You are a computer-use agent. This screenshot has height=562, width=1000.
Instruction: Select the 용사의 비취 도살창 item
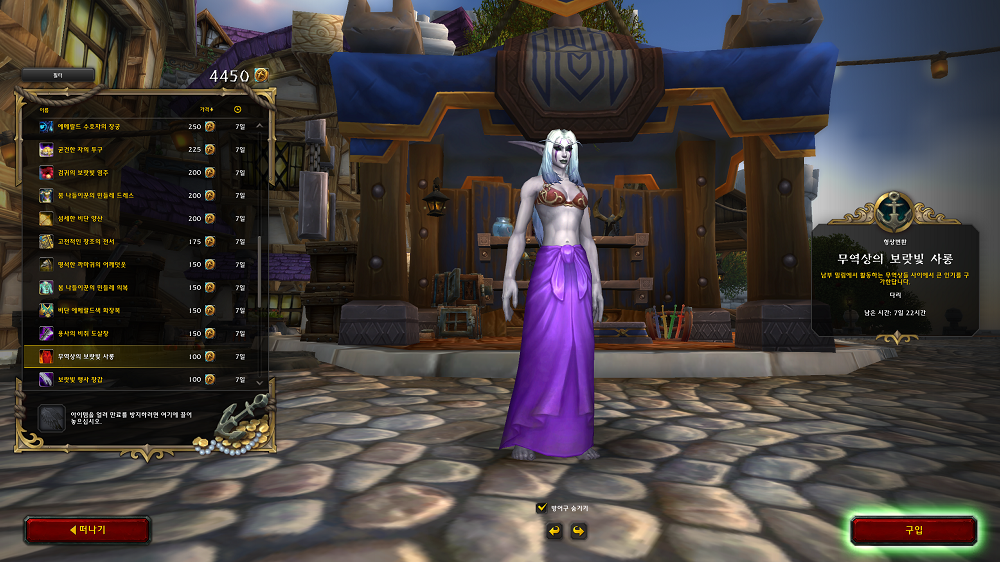click(140, 334)
